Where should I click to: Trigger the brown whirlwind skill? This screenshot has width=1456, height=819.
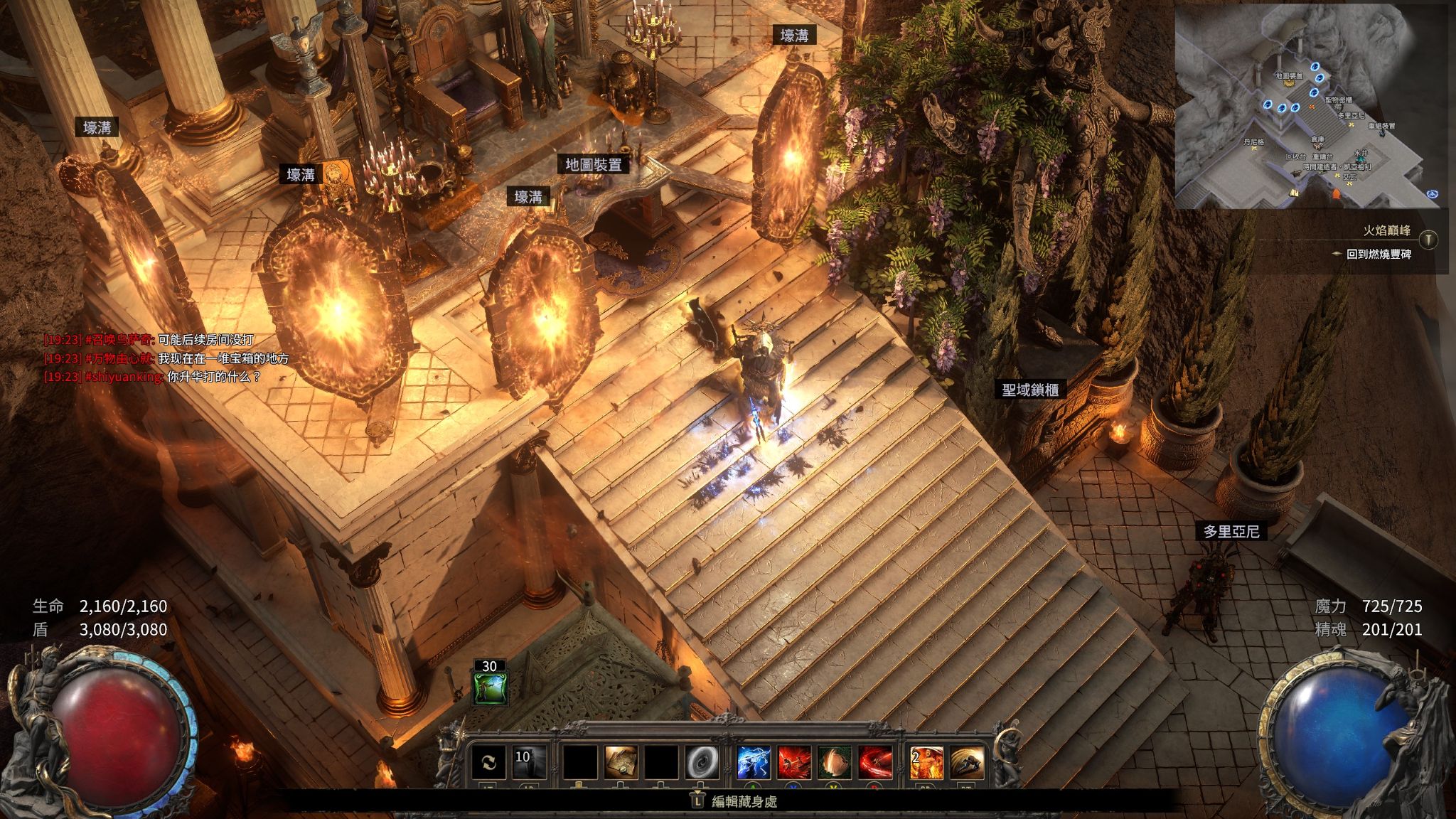point(835,762)
